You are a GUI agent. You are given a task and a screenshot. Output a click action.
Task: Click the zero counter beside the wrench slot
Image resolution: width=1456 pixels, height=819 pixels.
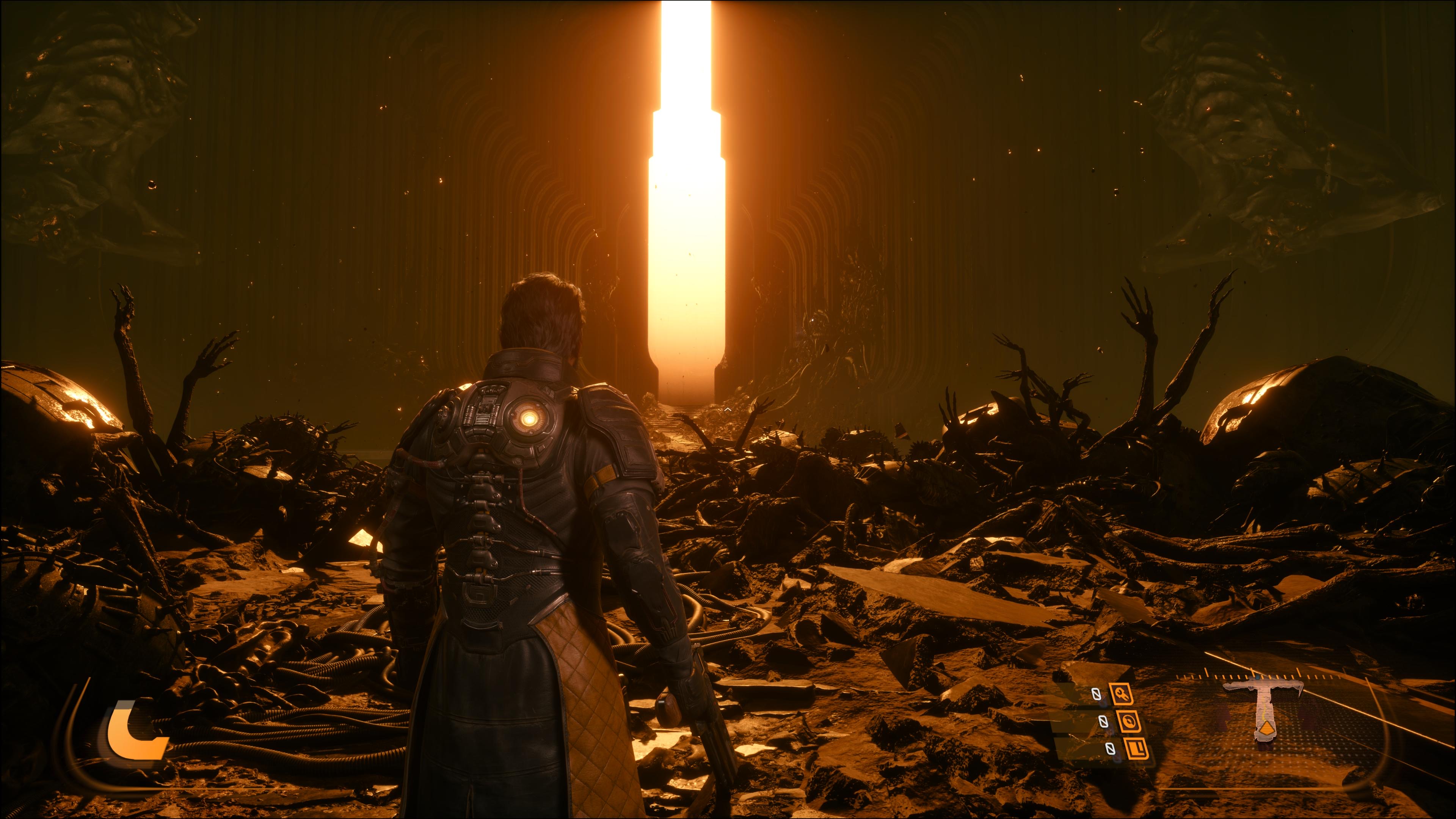pos(1096,693)
